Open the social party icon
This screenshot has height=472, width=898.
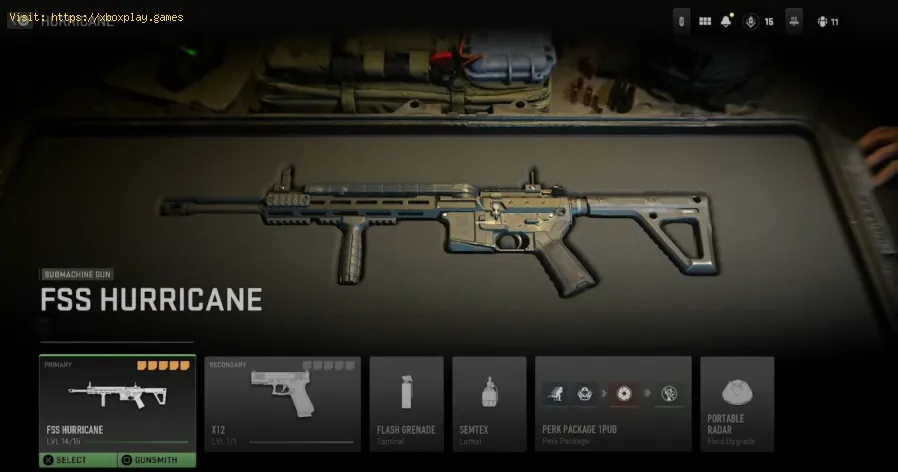[823, 21]
